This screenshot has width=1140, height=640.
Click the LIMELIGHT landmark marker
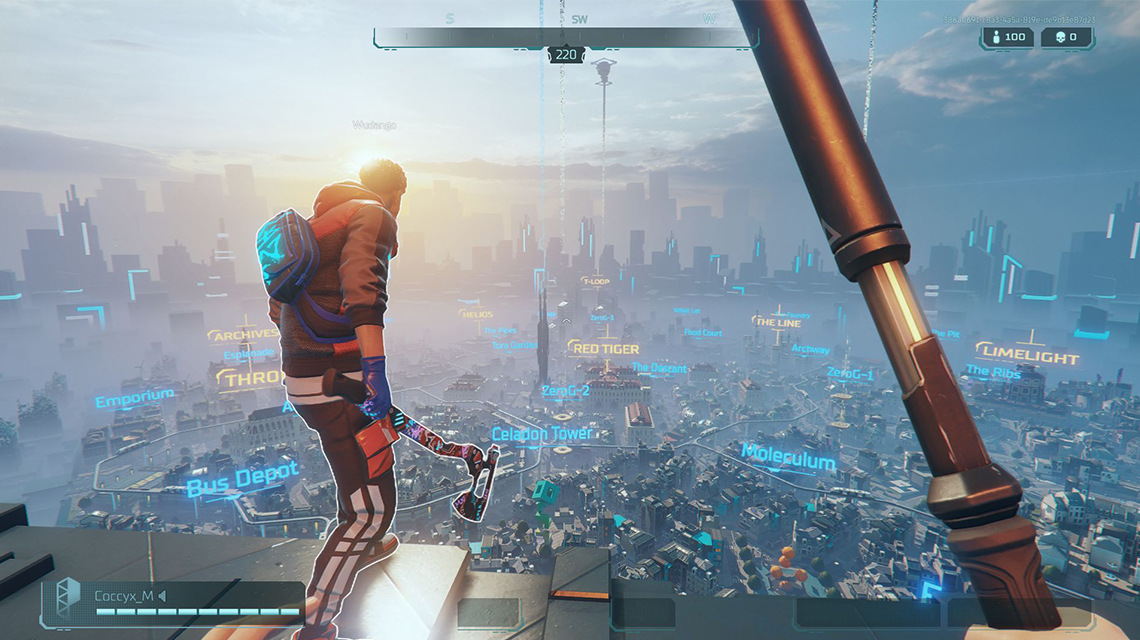click(x=1027, y=353)
